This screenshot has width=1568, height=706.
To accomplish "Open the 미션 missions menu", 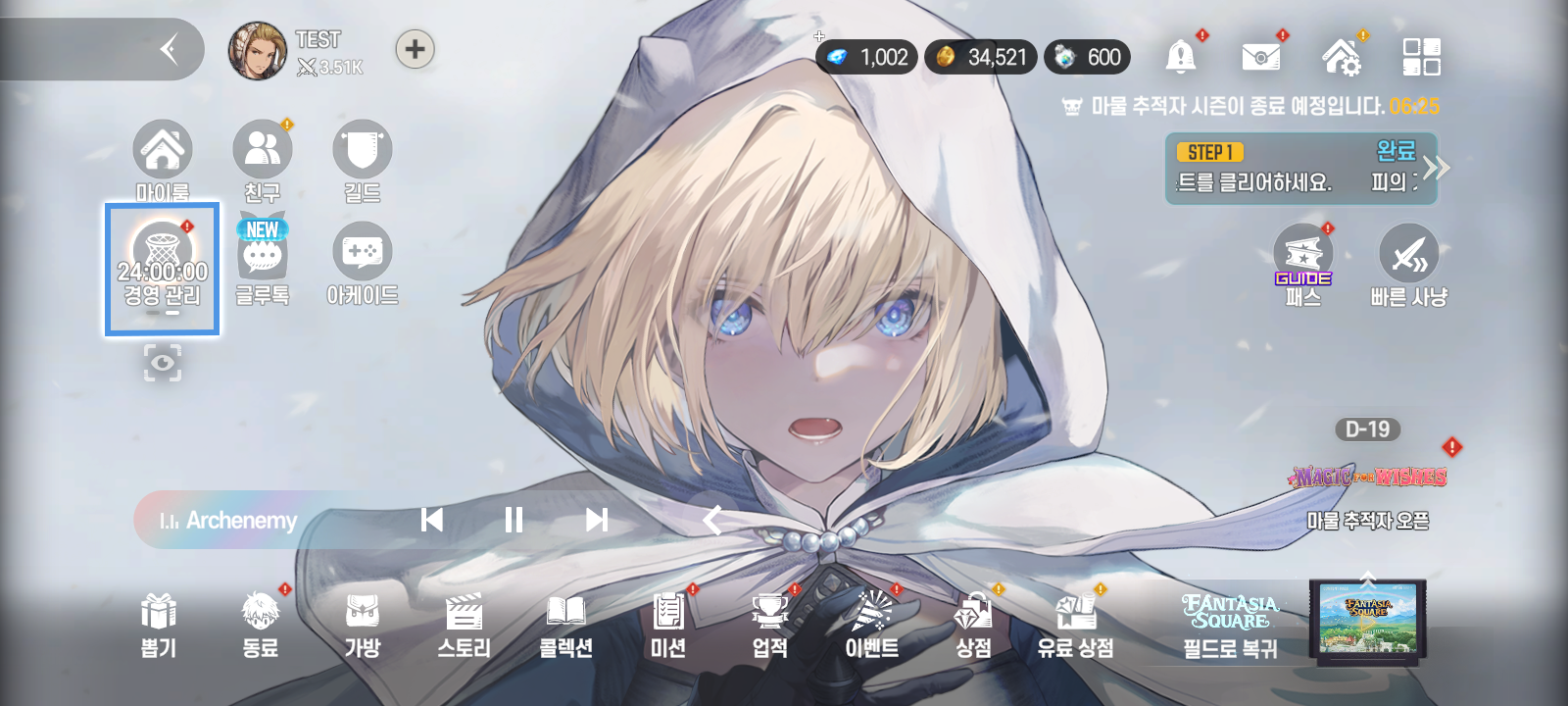I will (x=667, y=624).
